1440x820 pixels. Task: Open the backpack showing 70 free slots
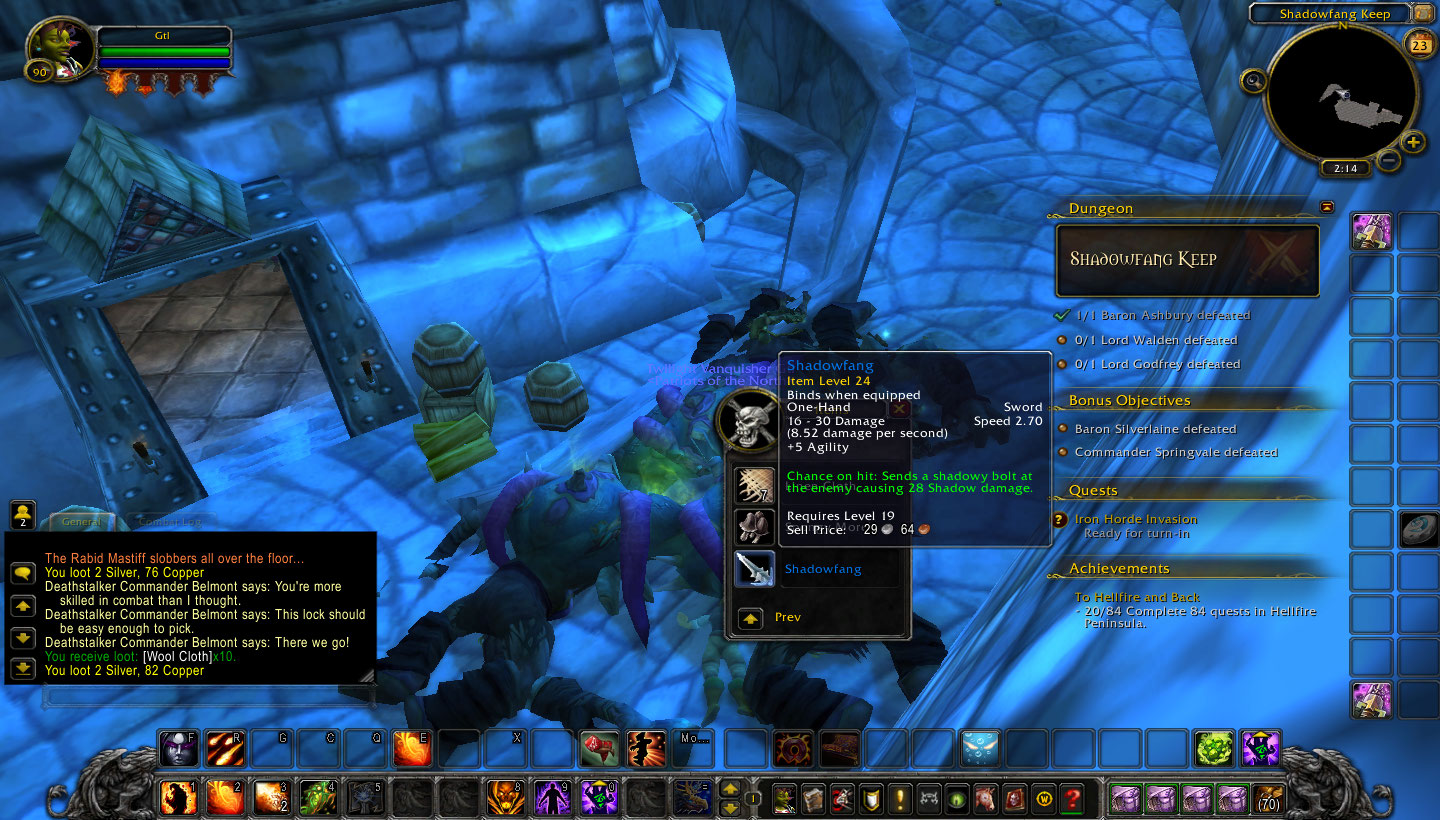click(1268, 798)
